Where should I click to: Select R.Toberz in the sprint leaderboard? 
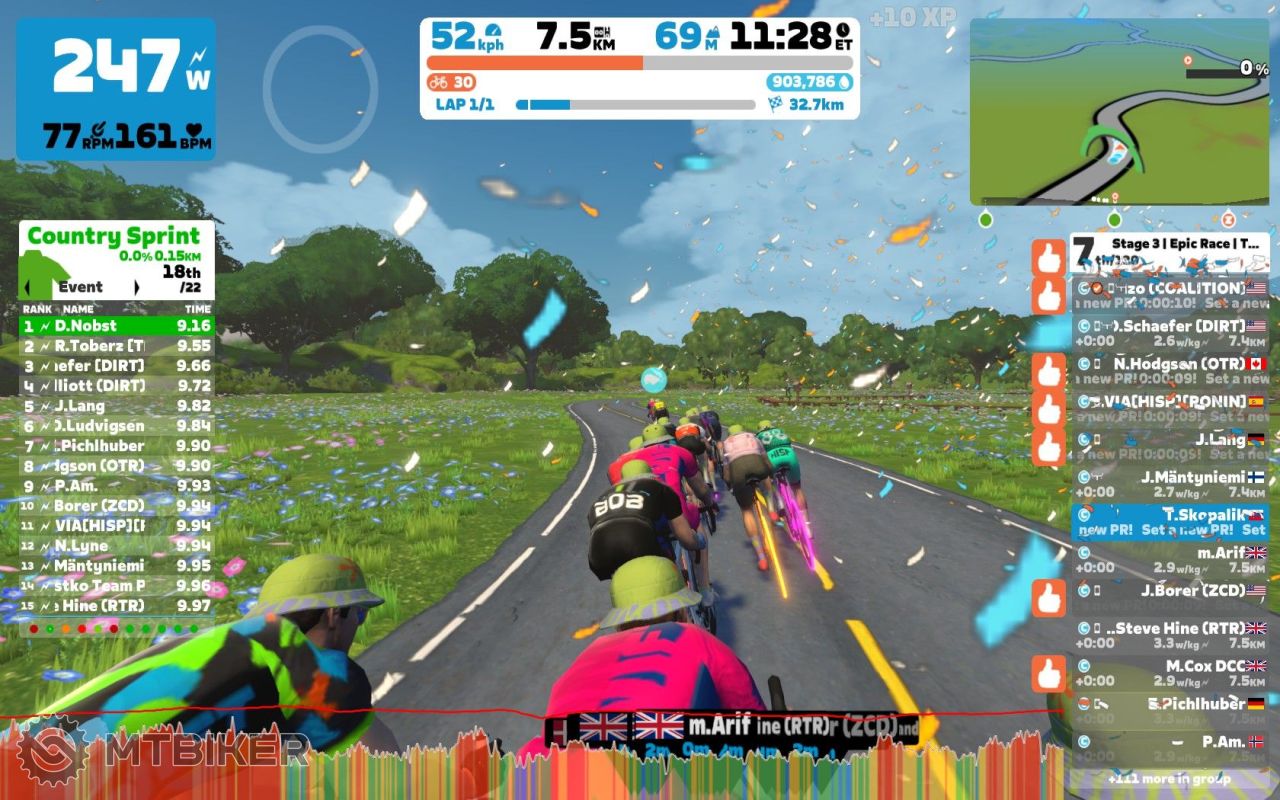click(x=117, y=346)
